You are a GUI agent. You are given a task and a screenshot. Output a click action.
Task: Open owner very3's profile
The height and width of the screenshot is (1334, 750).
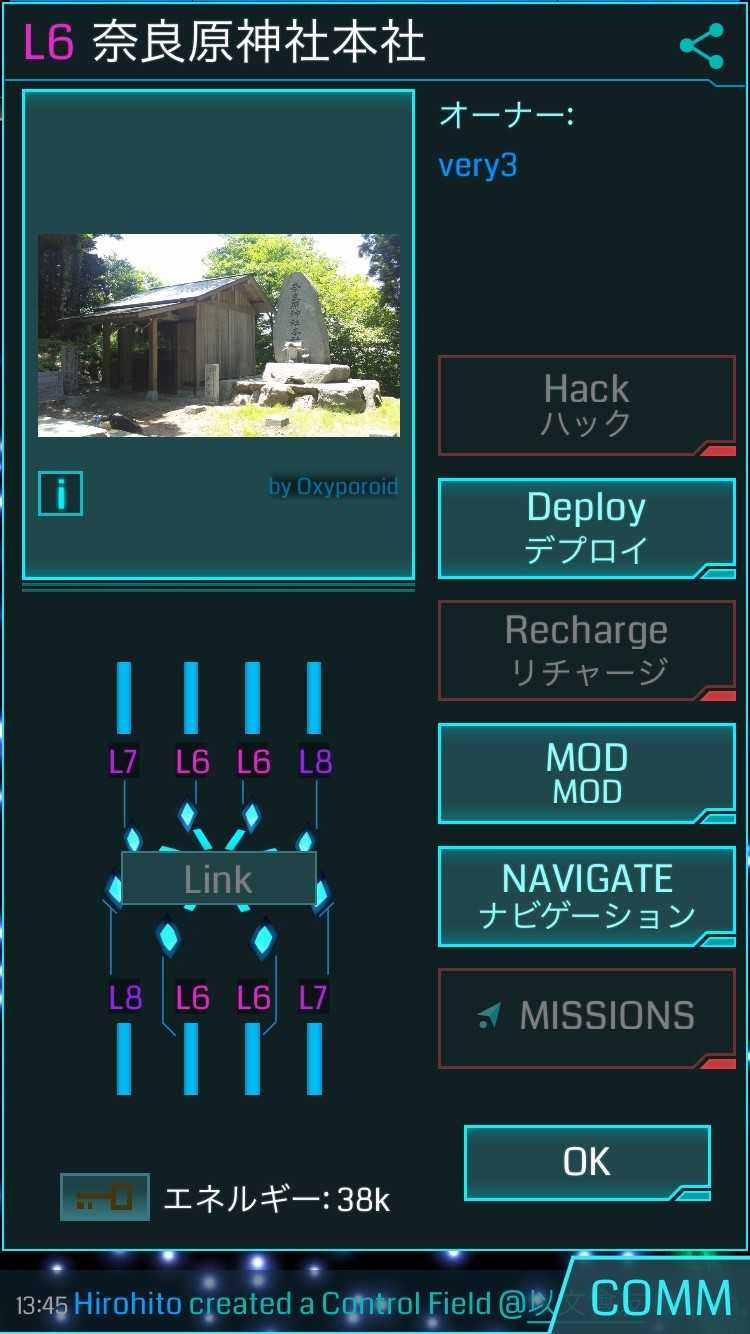coord(478,165)
